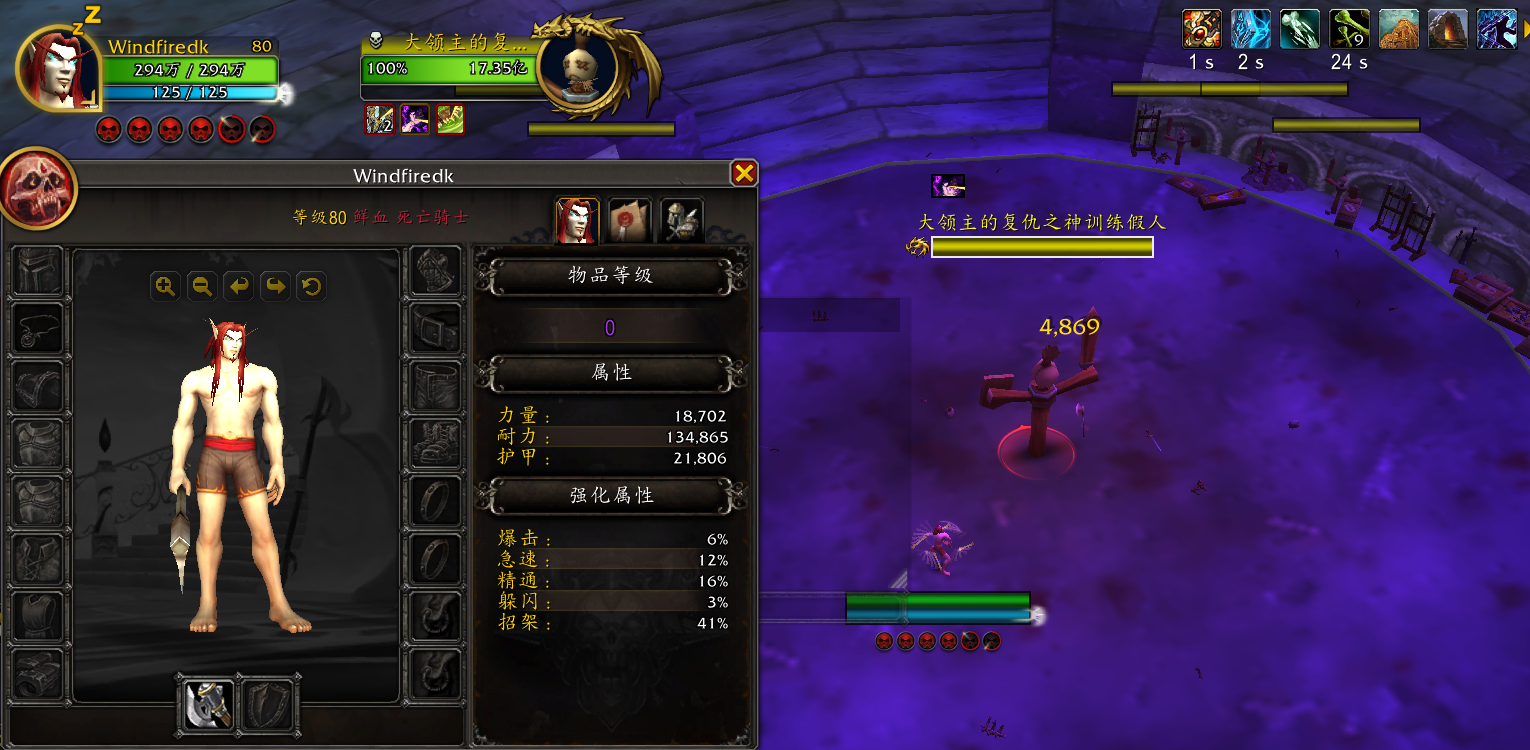This screenshot has width=1530, height=750.
Task: Rotate the character model to the left
Action: tap(238, 286)
